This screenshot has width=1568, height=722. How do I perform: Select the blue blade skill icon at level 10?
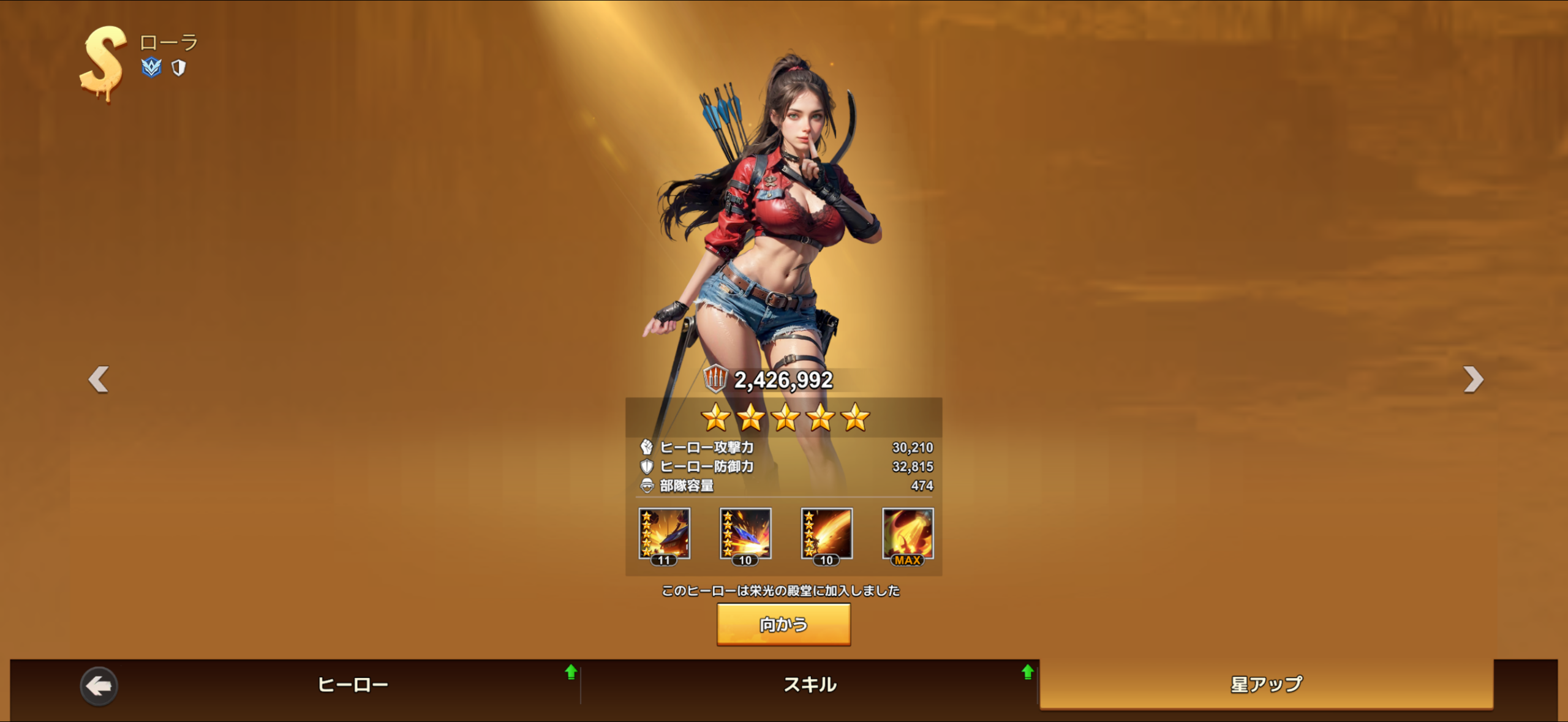click(x=745, y=536)
